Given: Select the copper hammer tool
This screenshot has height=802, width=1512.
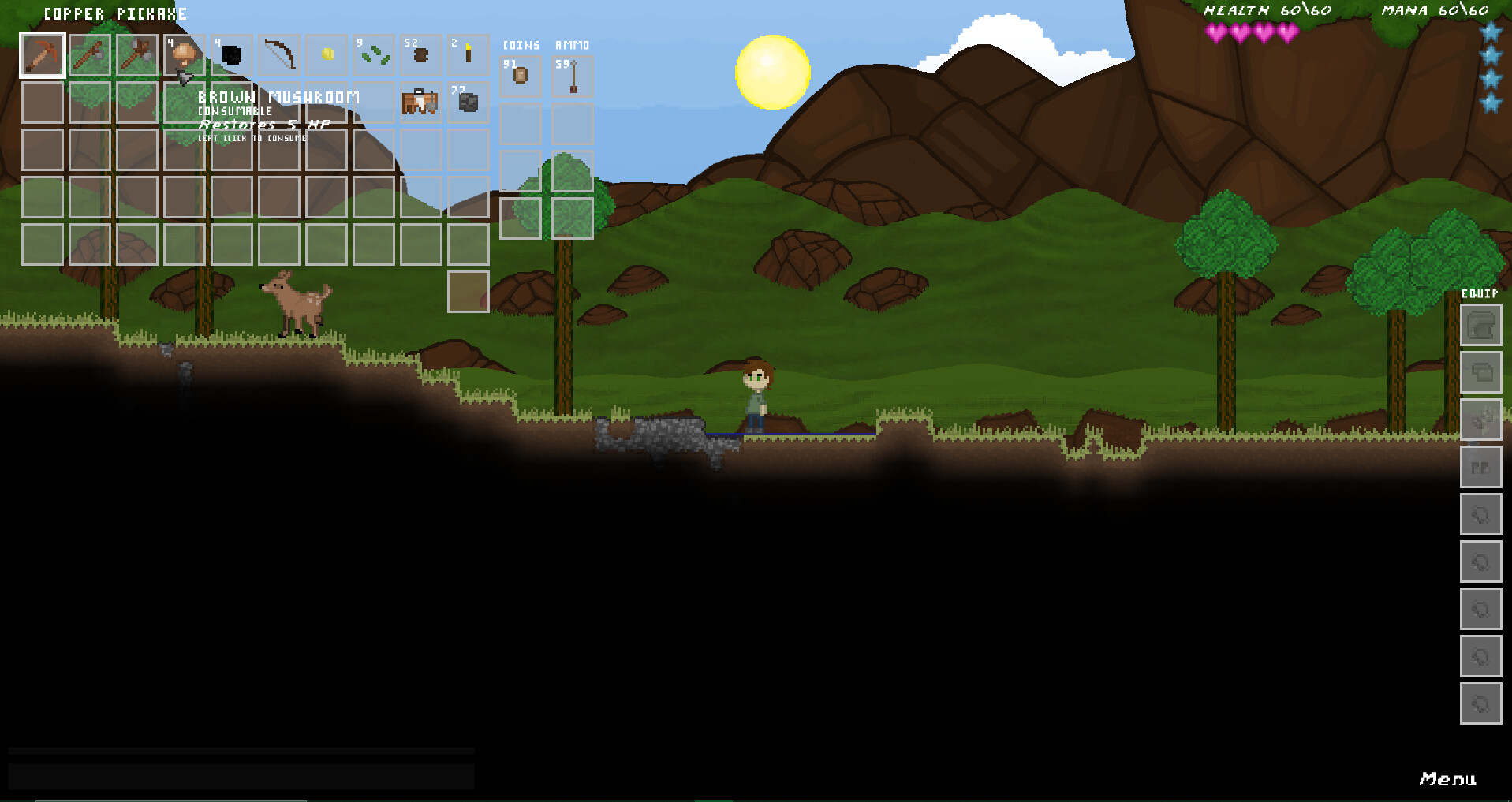Looking at the screenshot, I should [x=136, y=55].
